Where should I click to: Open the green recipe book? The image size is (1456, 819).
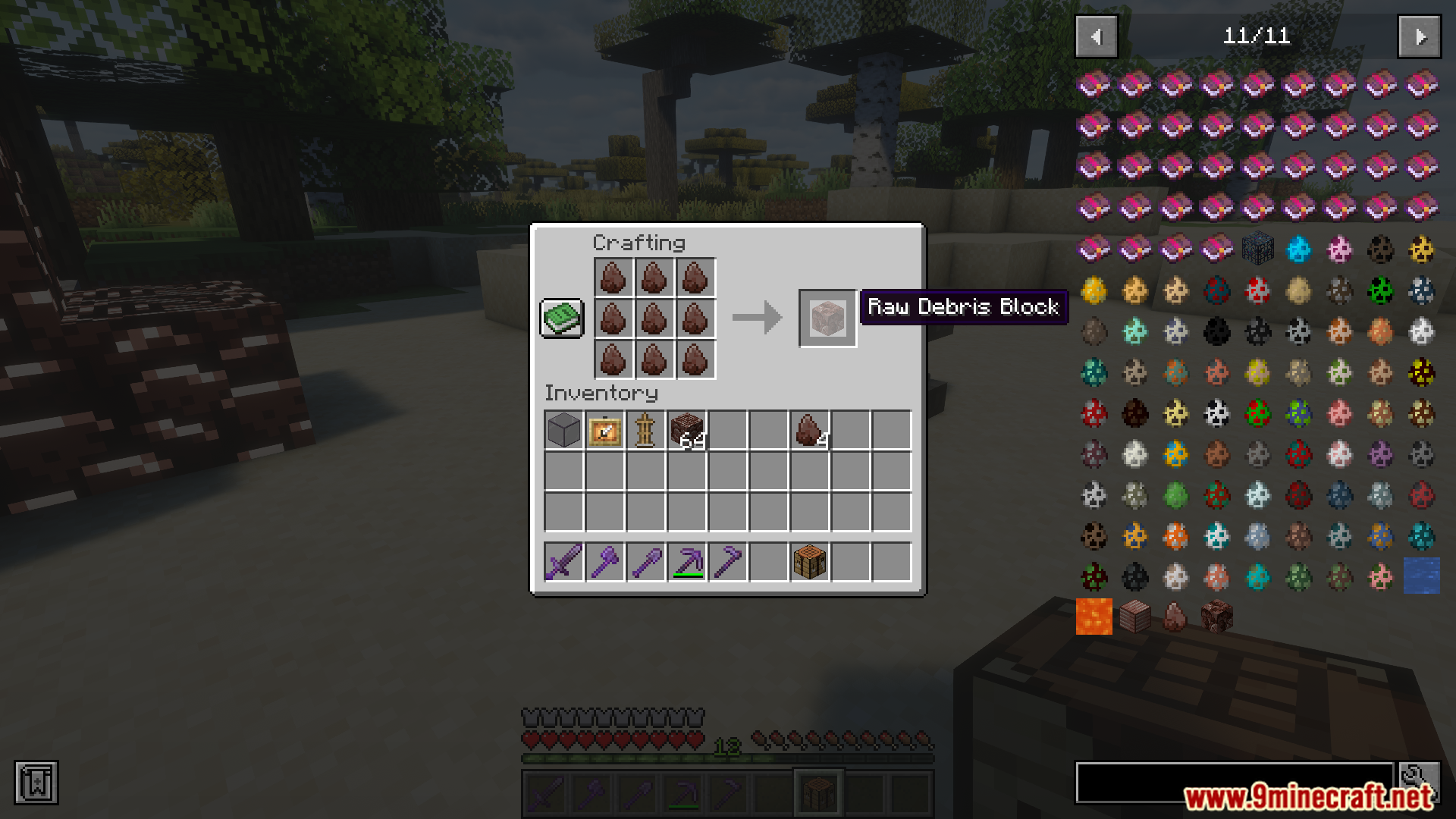point(561,318)
